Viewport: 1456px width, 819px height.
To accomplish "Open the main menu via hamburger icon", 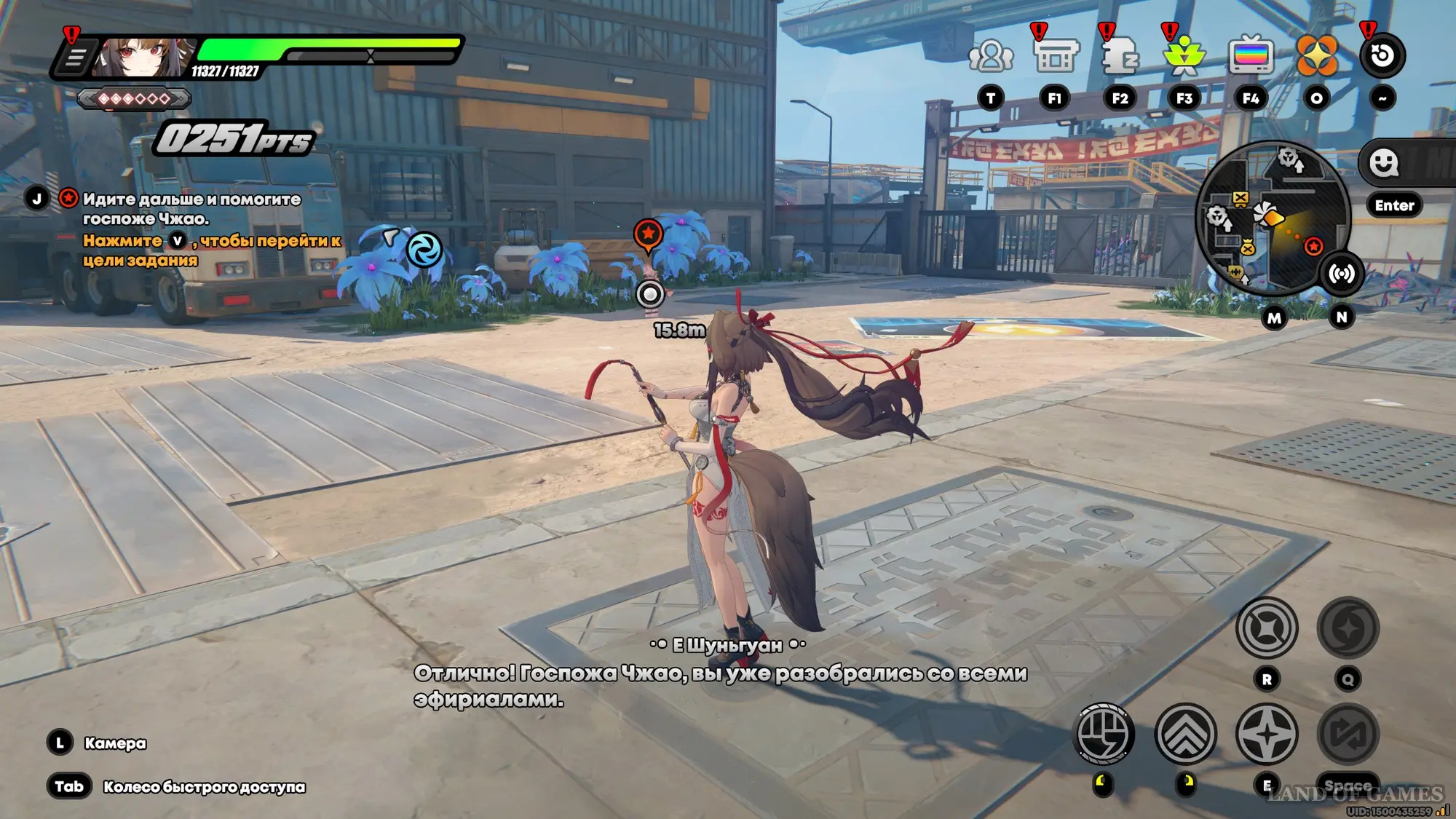I will [x=75, y=58].
